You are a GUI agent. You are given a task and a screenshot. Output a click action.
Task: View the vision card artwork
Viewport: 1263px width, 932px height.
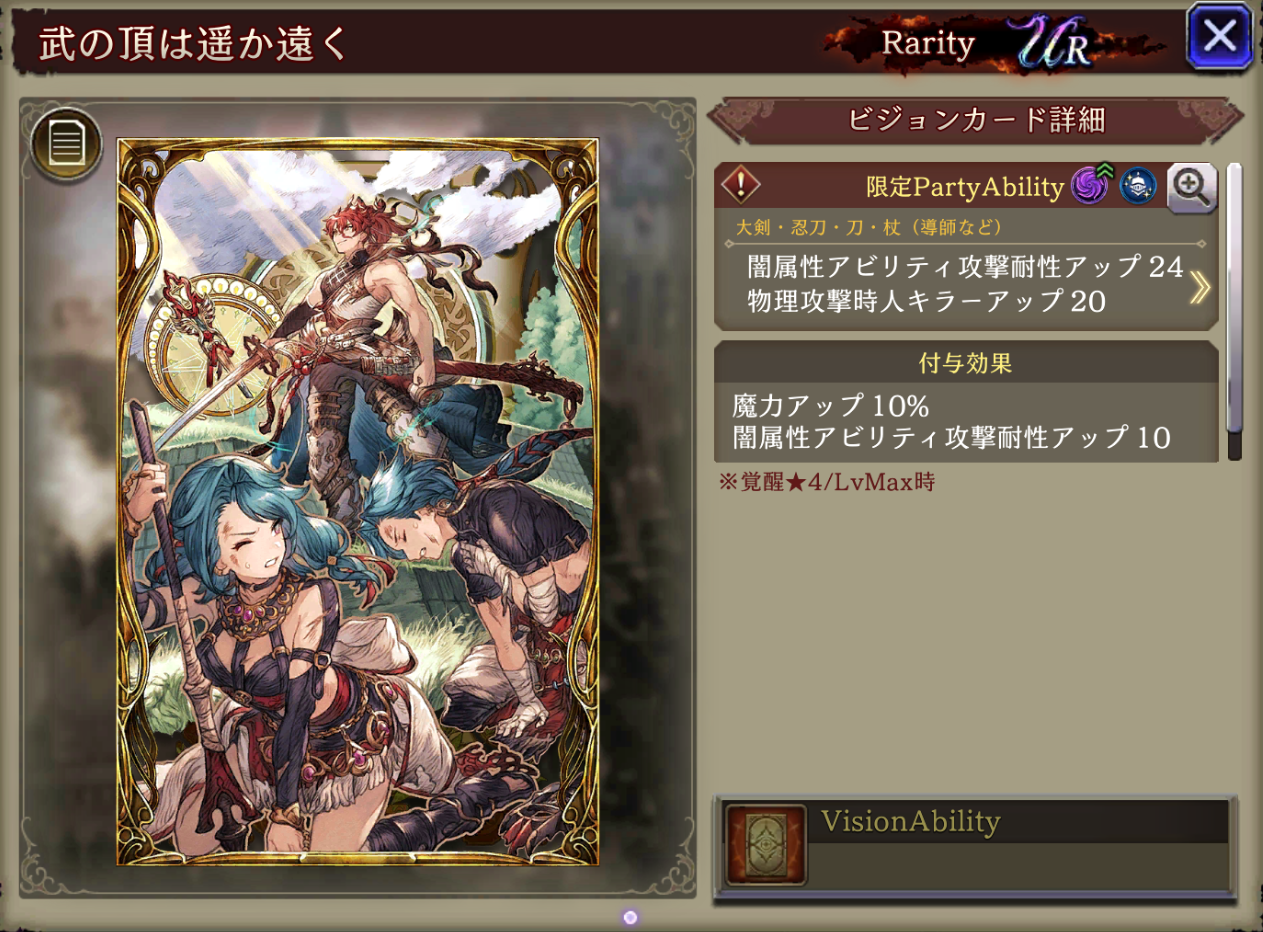[357, 501]
